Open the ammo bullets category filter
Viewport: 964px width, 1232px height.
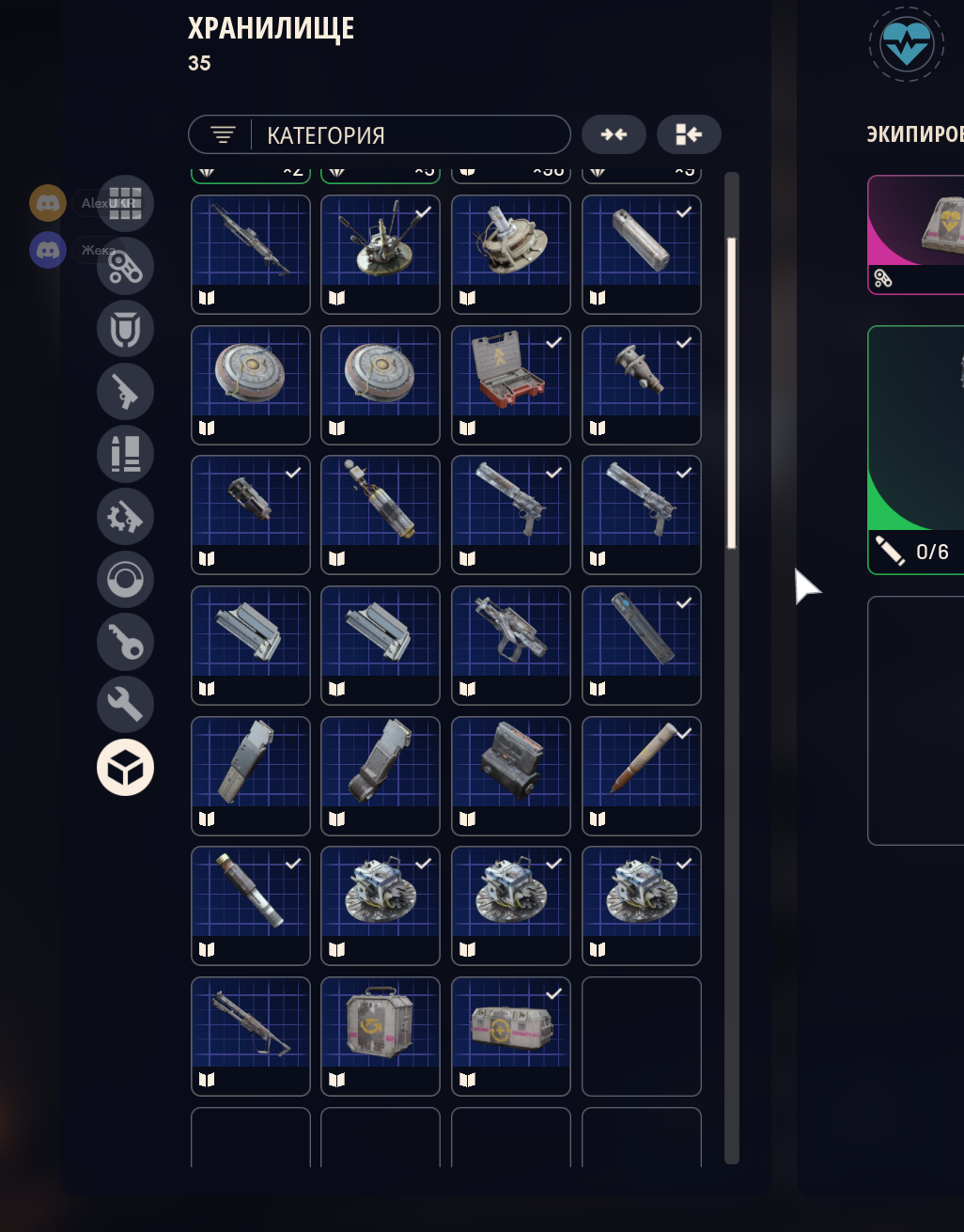[x=125, y=454]
